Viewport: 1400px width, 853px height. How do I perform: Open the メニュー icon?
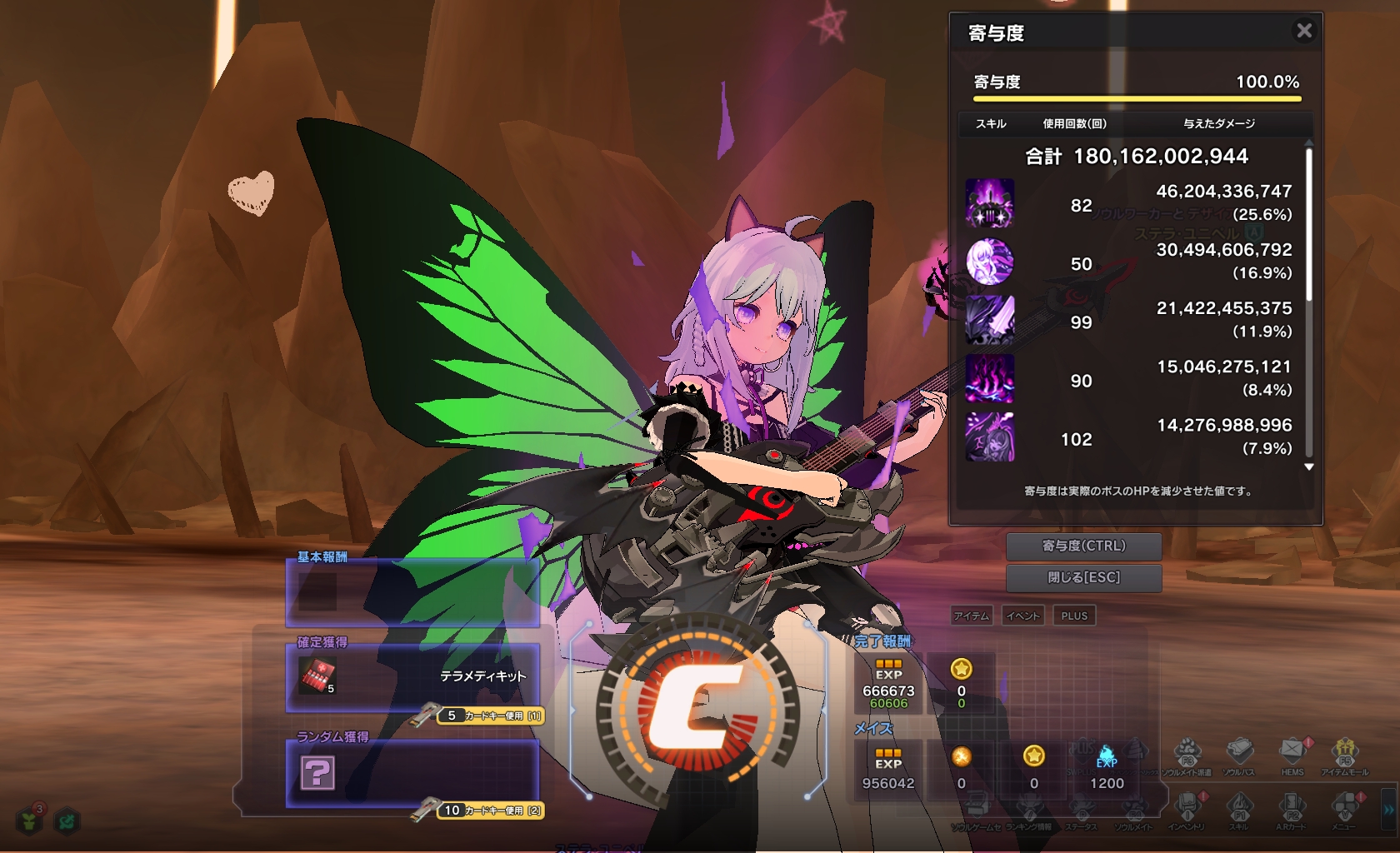pos(1343,806)
